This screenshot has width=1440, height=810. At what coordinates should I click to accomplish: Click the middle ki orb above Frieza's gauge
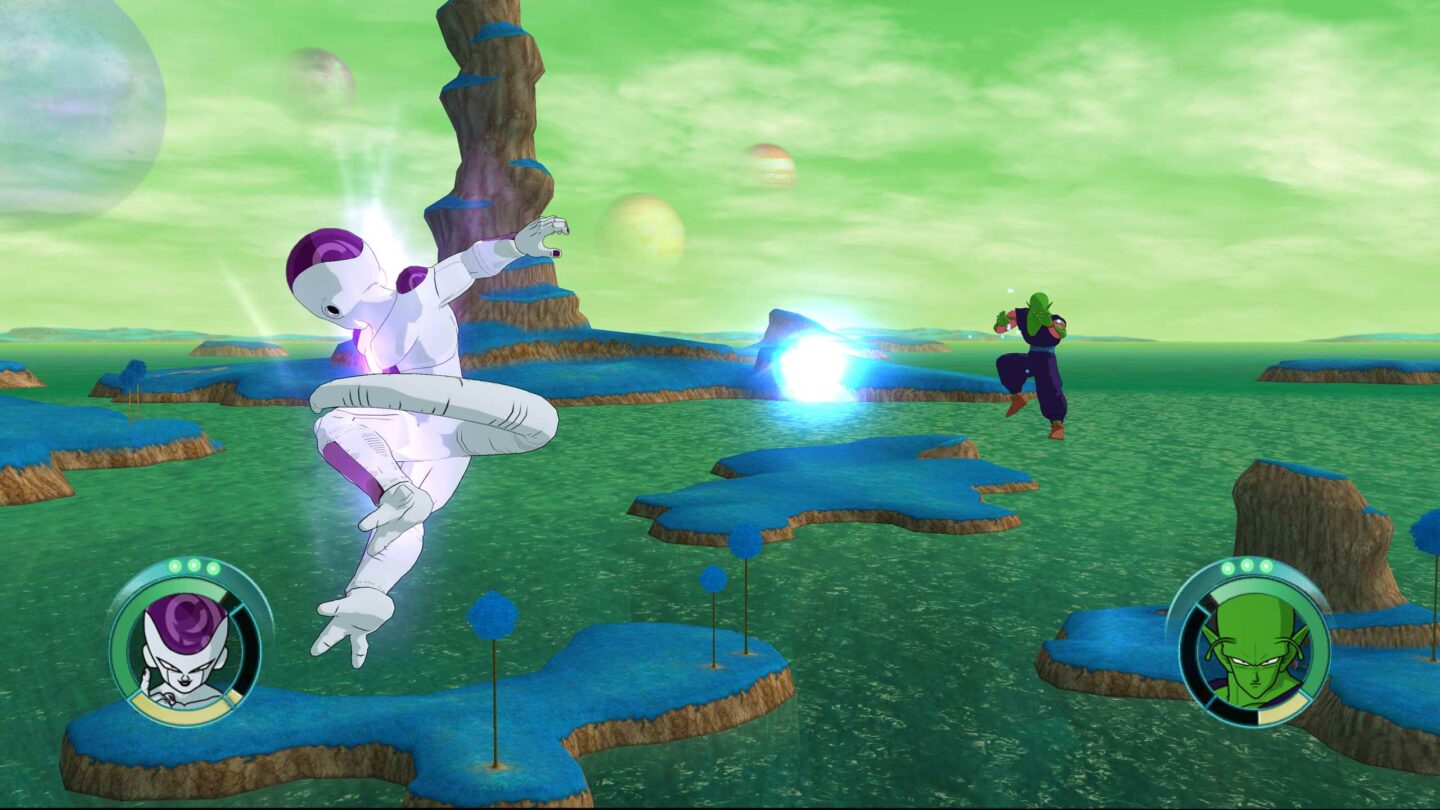point(194,566)
